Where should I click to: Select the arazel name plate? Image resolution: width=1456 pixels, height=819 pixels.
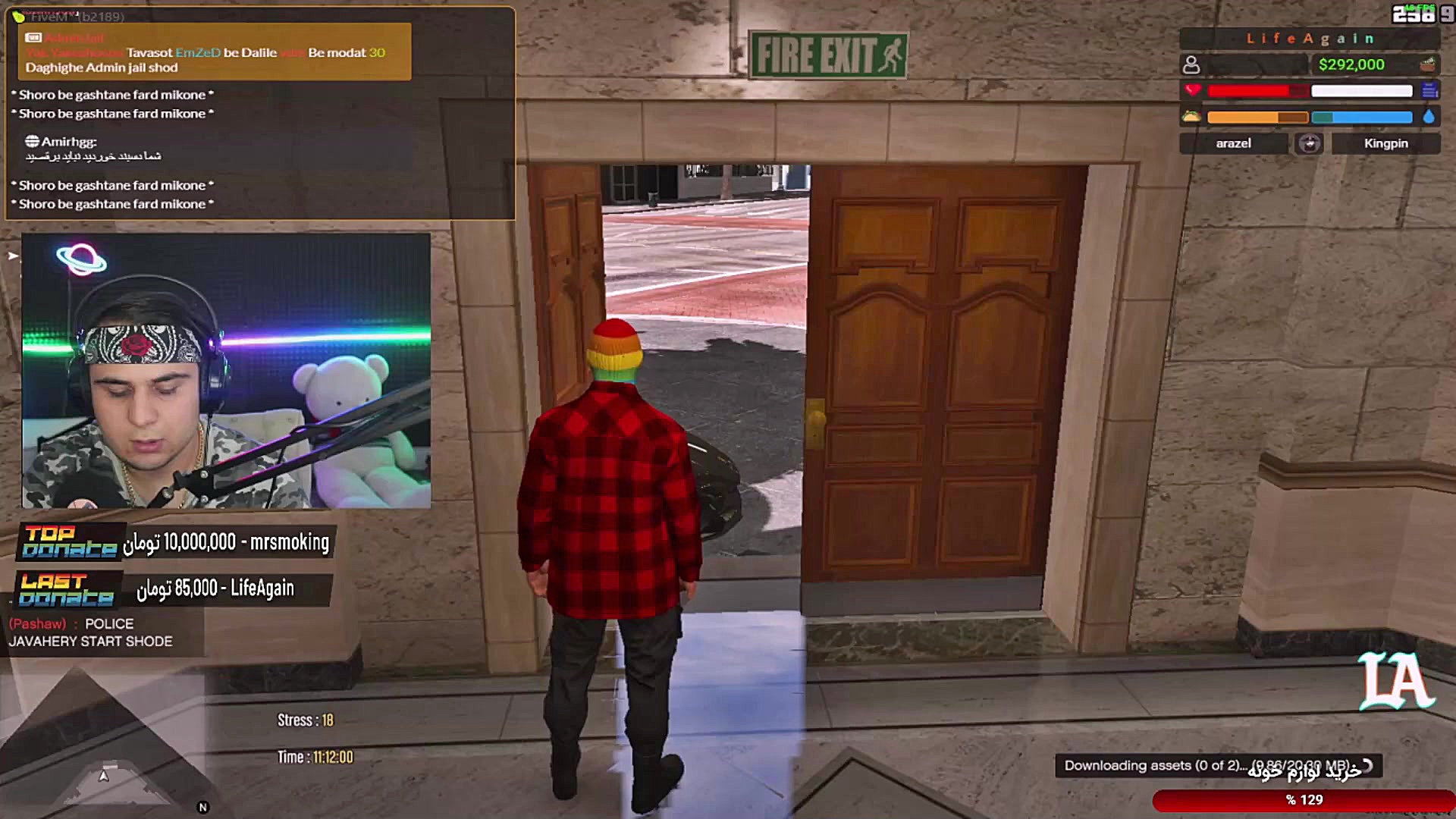point(1233,143)
